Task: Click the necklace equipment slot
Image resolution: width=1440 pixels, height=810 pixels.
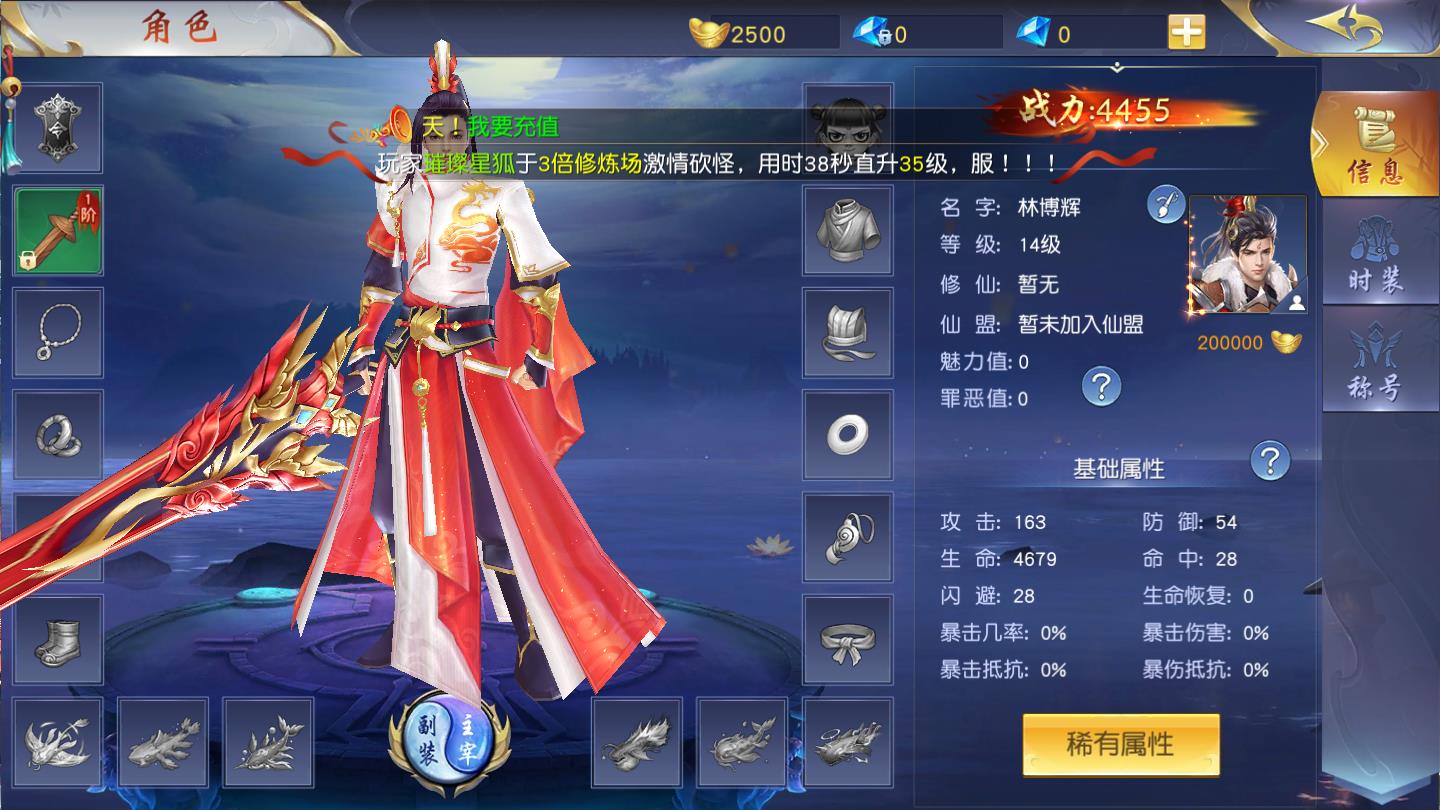Action: pyautogui.click(x=57, y=332)
